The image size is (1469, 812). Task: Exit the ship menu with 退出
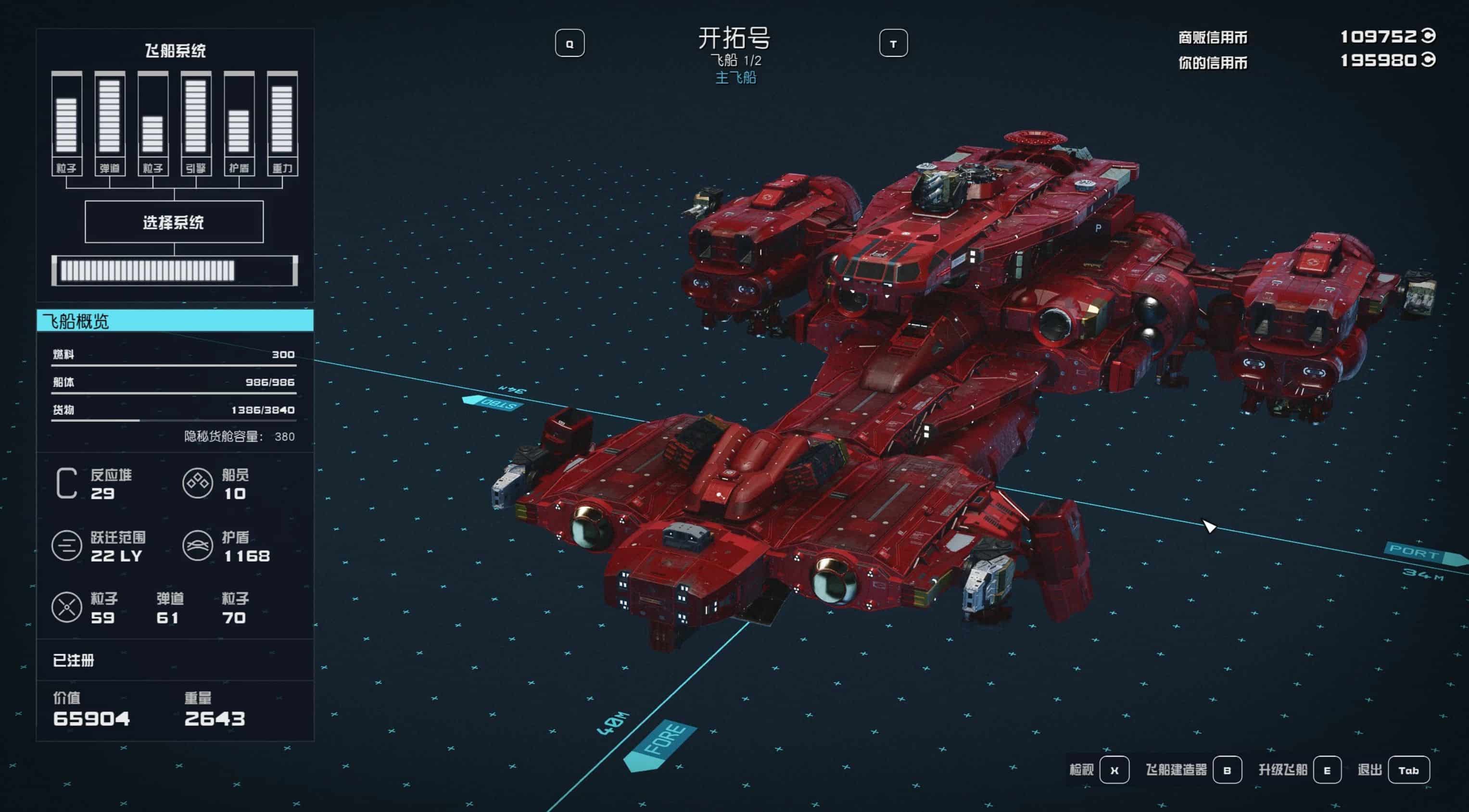click(x=1408, y=770)
